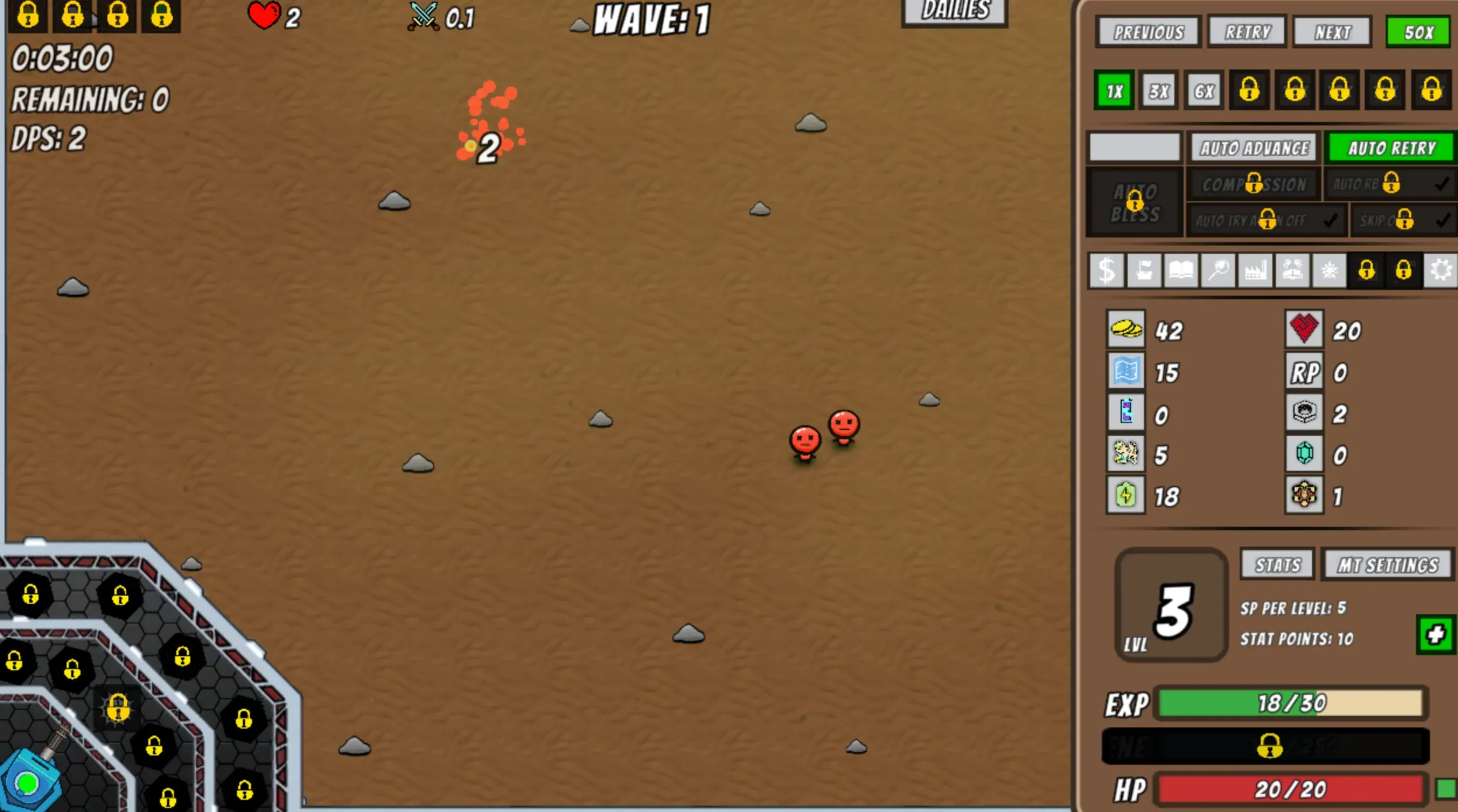This screenshot has width=1458, height=812.
Task: Open the book codex panel
Action: pos(1181,269)
